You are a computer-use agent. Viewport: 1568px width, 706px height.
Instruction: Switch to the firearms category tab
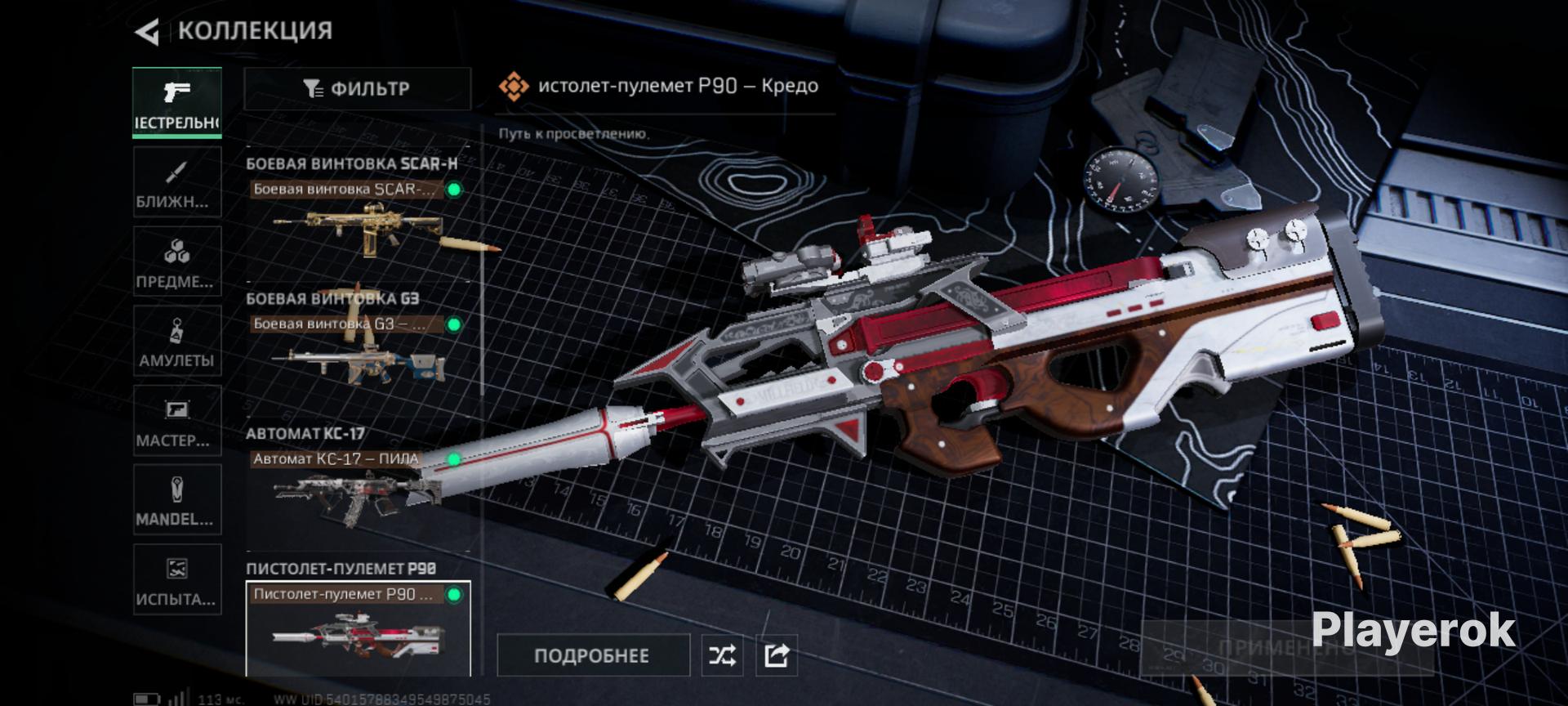176,102
